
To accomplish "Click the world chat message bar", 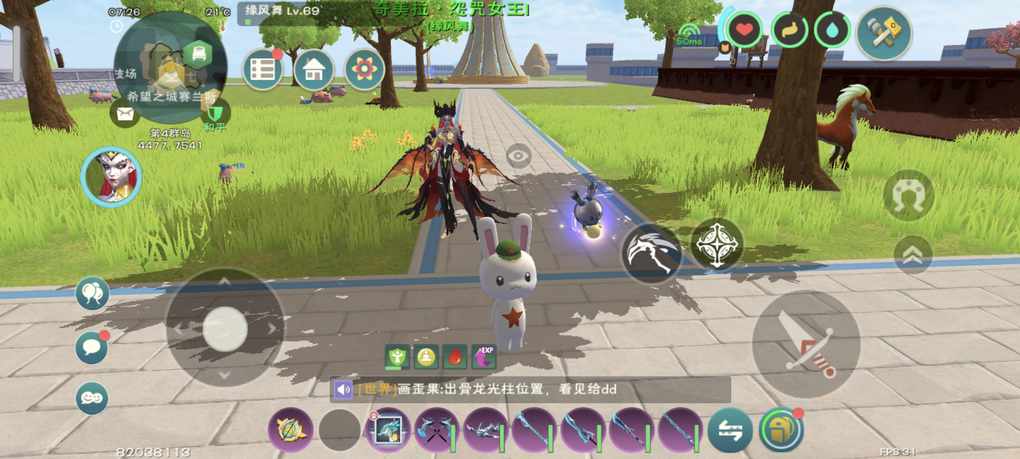I will click(x=530, y=390).
